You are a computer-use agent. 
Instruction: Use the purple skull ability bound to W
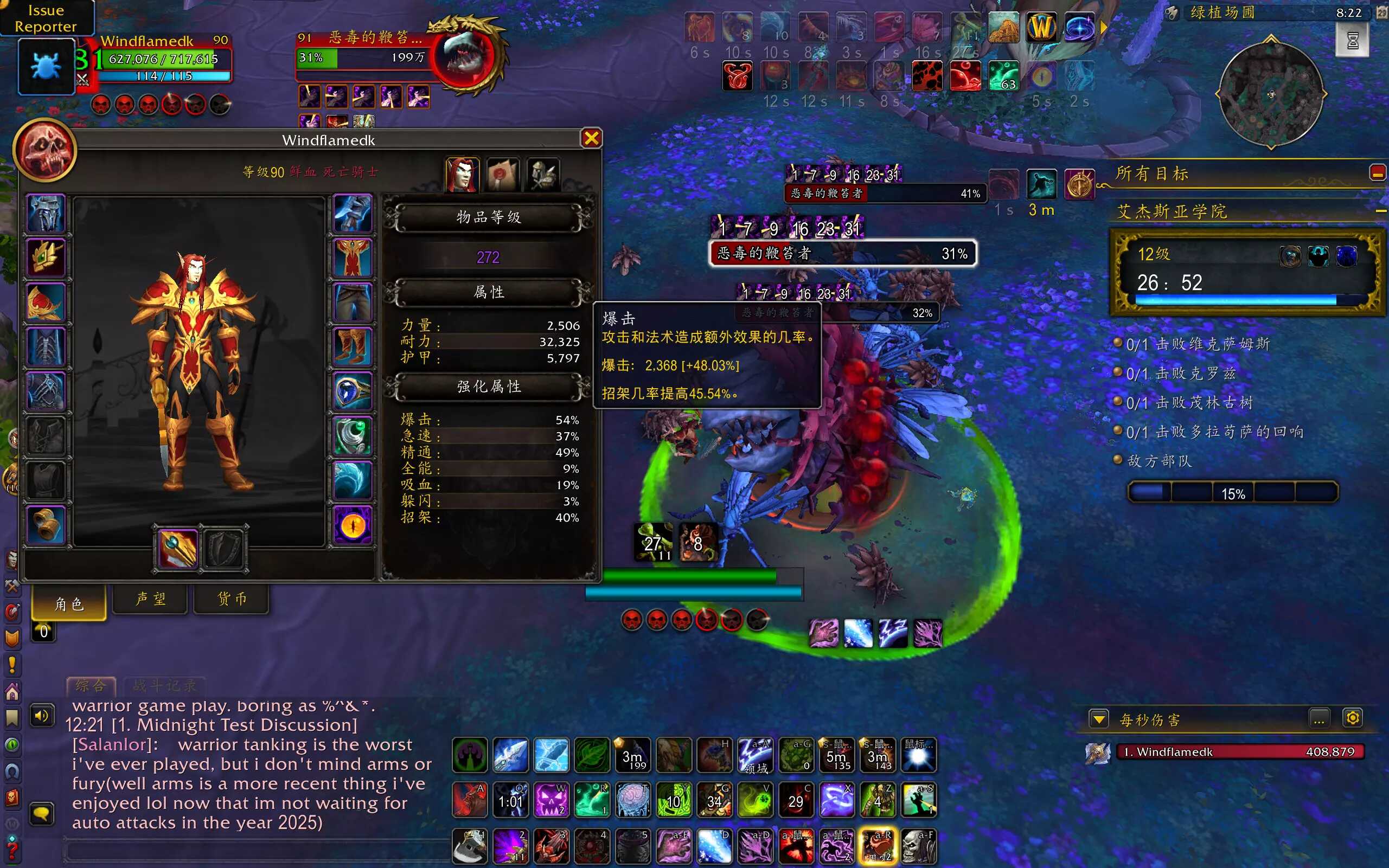click(551, 800)
